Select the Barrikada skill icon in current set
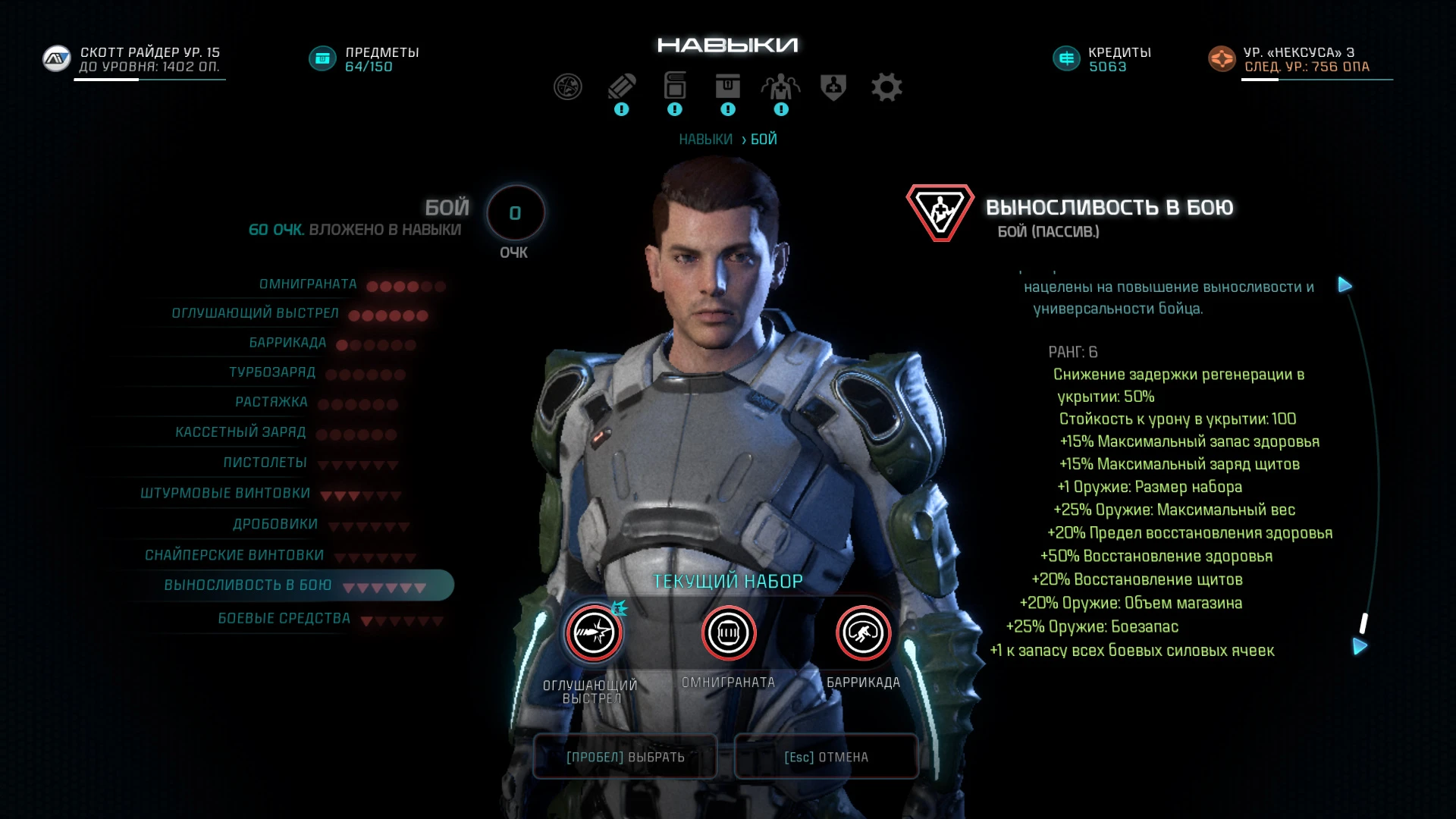1456x819 pixels. (x=862, y=632)
